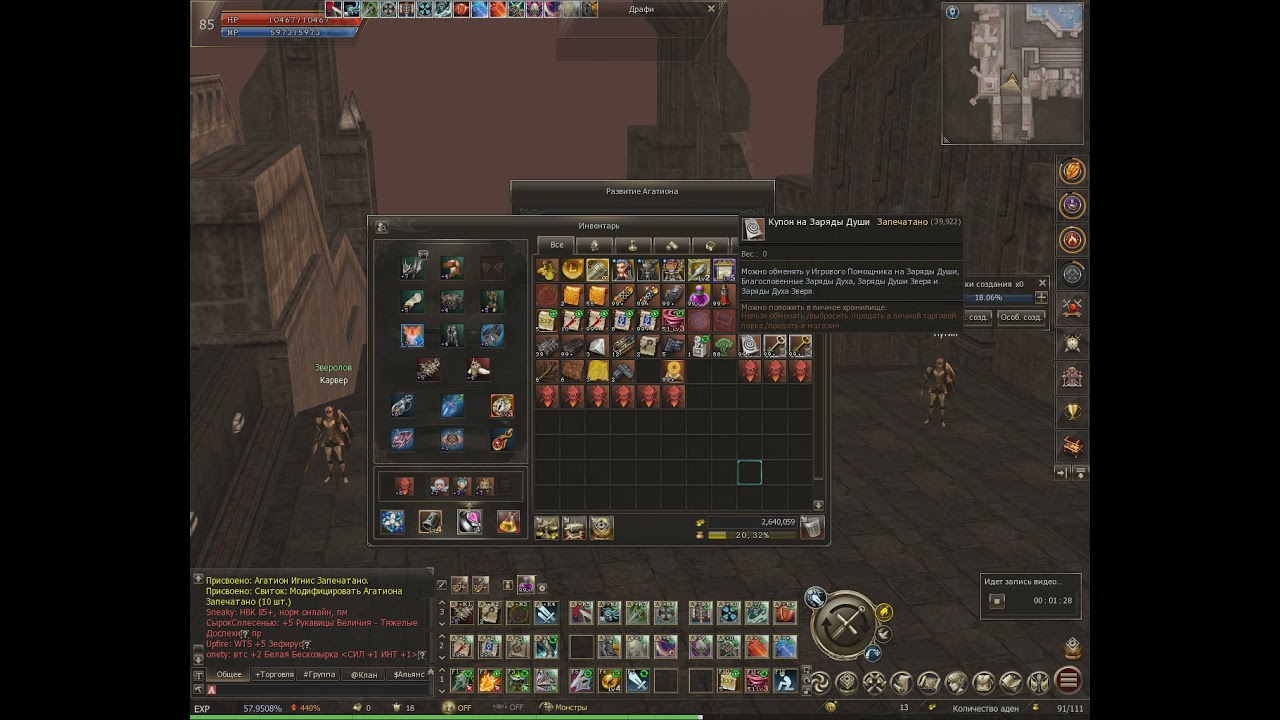1280x720 pixels.
Task: Switch to the #Группа chat tab
Action: click(320, 675)
